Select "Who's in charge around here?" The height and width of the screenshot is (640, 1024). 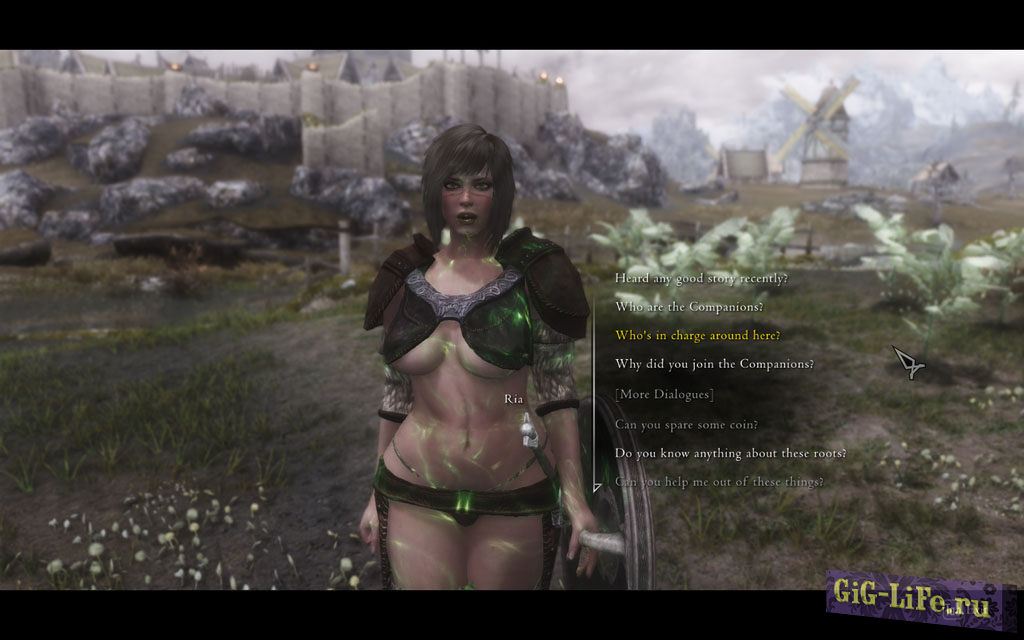click(x=698, y=335)
